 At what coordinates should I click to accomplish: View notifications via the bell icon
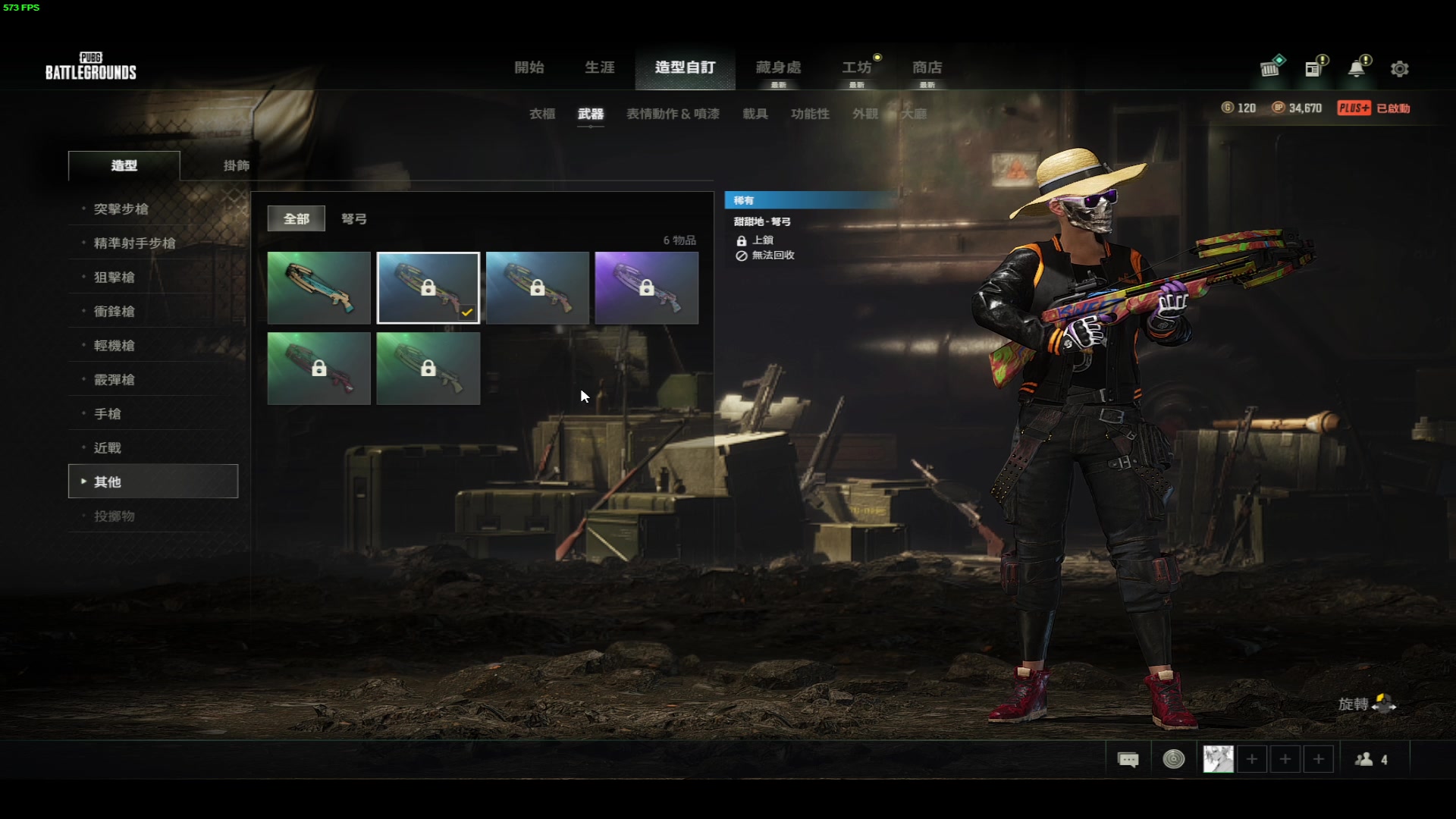pos(1356,69)
